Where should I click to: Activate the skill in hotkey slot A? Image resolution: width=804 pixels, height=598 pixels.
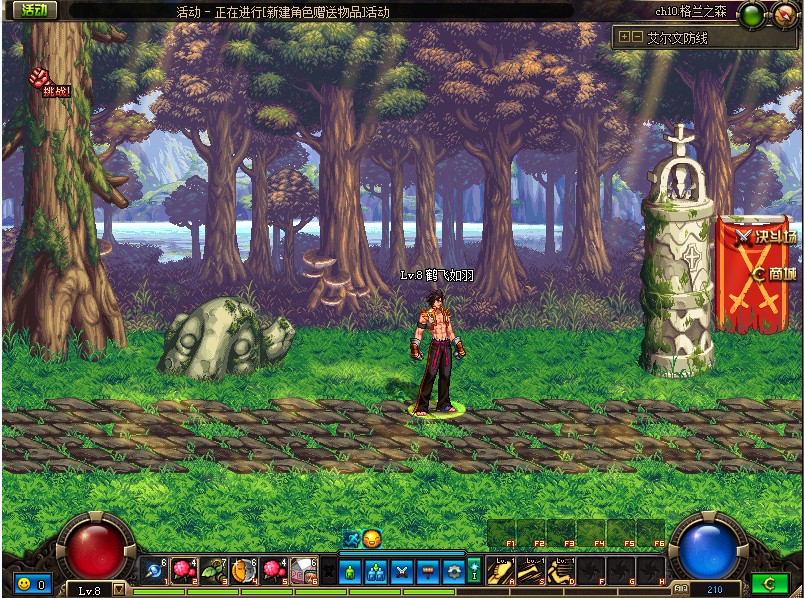(499, 570)
